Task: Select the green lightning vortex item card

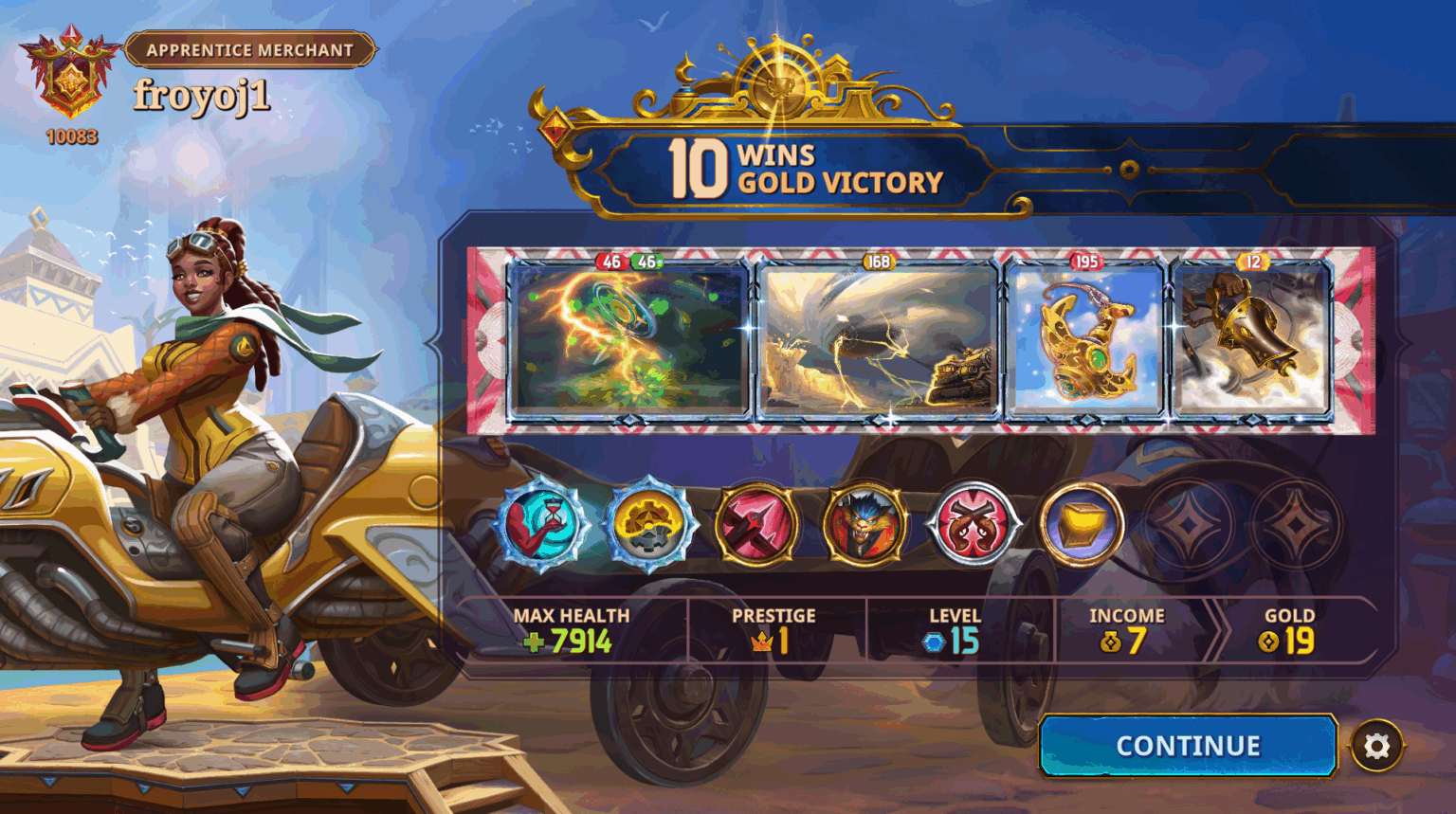Action: coord(628,341)
